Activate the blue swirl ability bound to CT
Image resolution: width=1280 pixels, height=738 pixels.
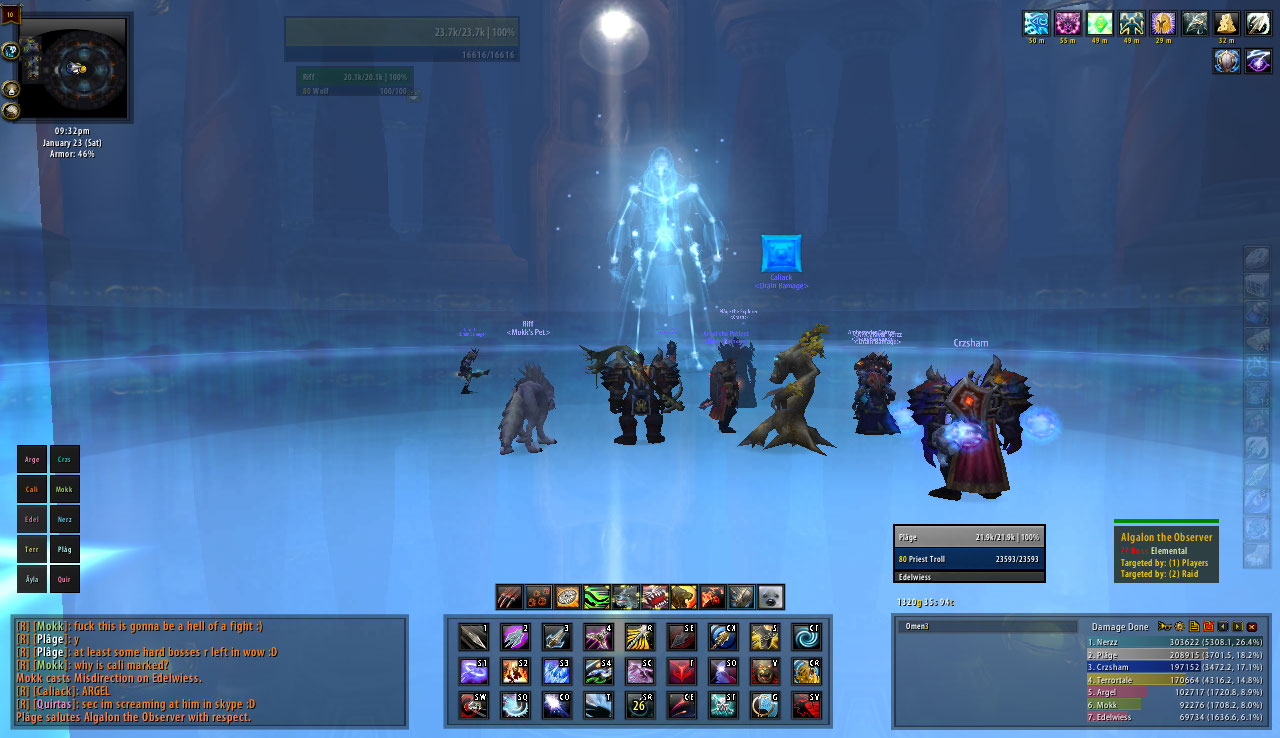806,637
